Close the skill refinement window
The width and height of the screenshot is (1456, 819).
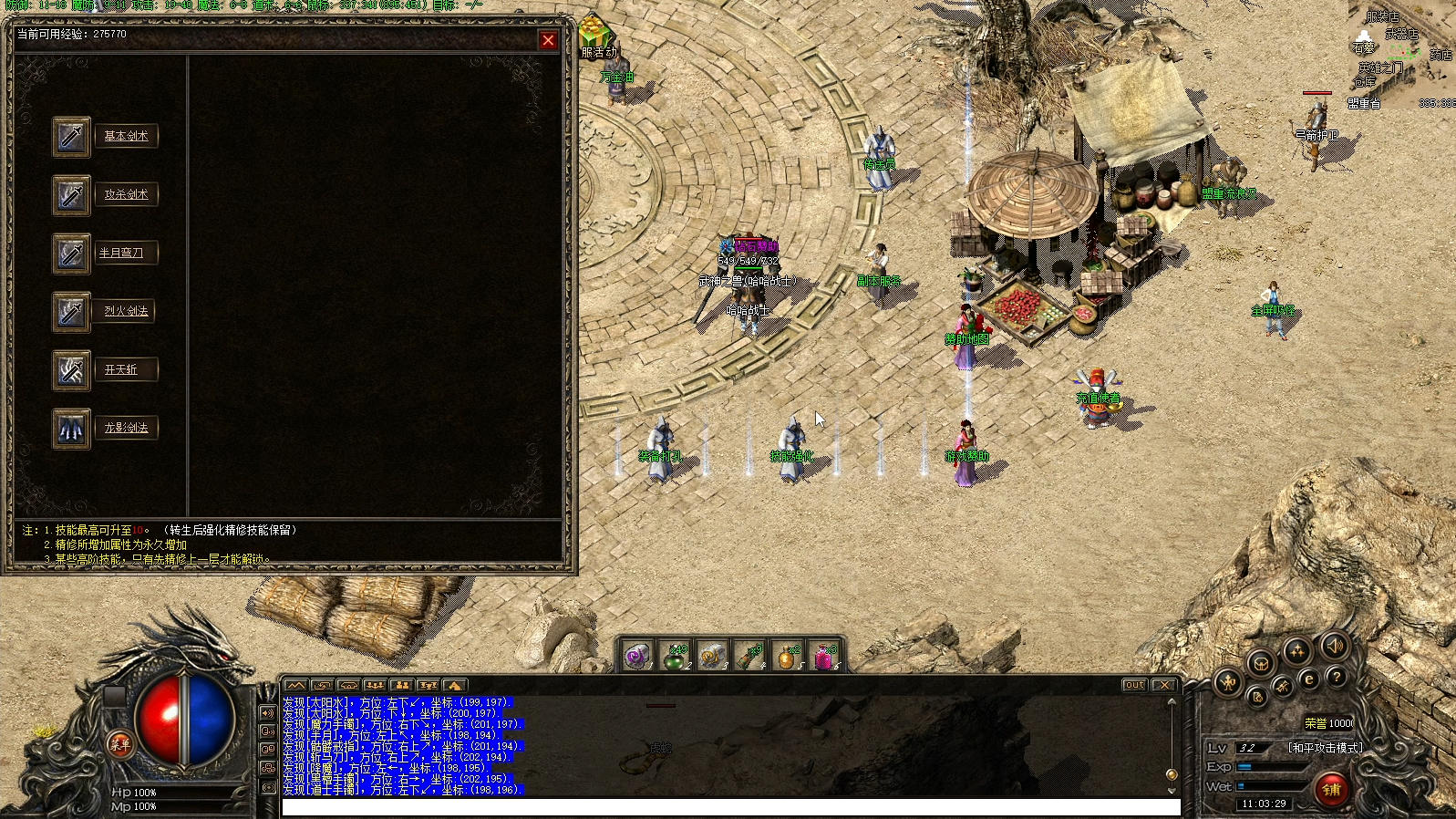pyautogui.click(x=548, y=40)
